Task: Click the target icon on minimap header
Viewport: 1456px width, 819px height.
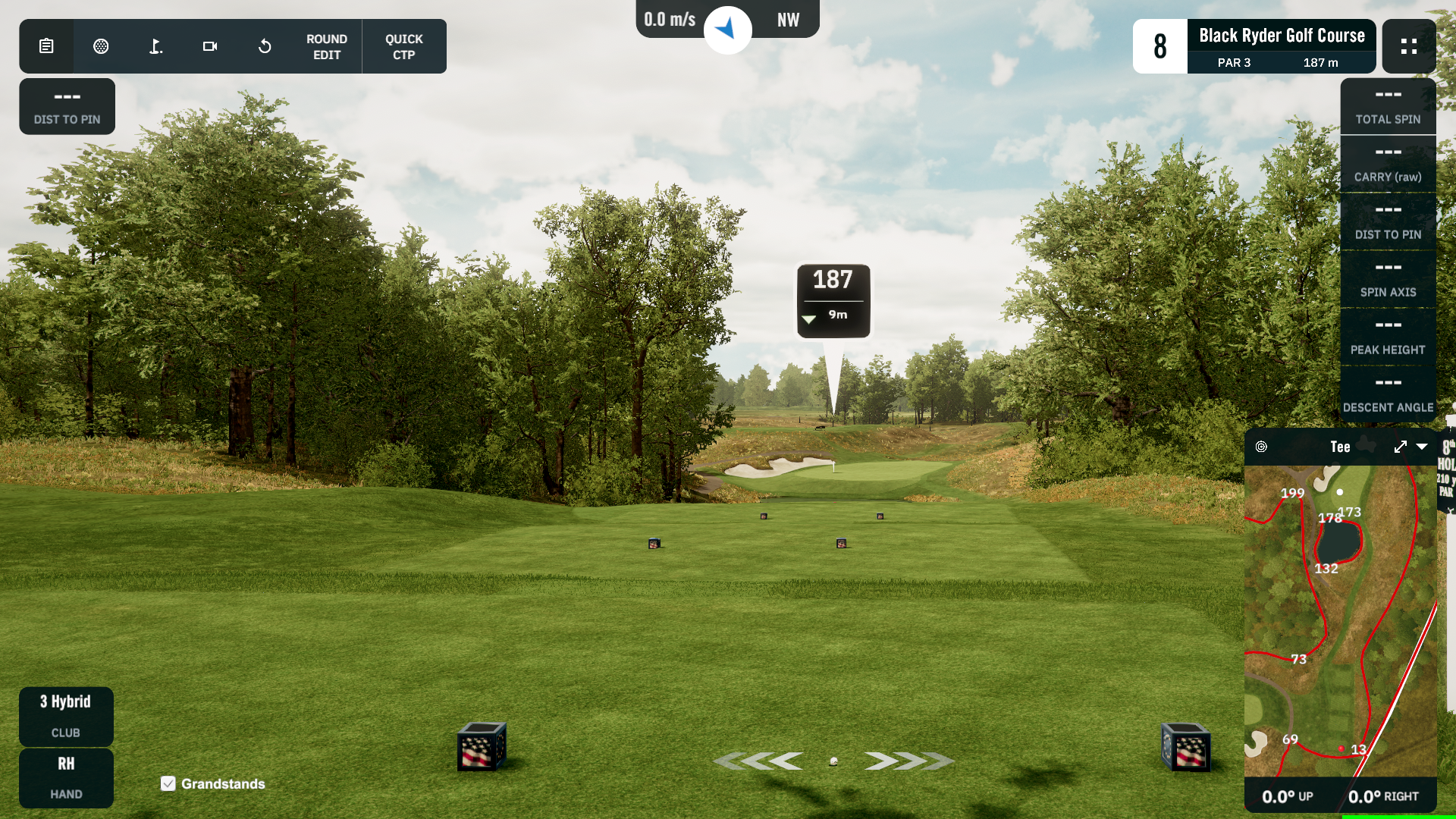Action: tap(1261, 447)
